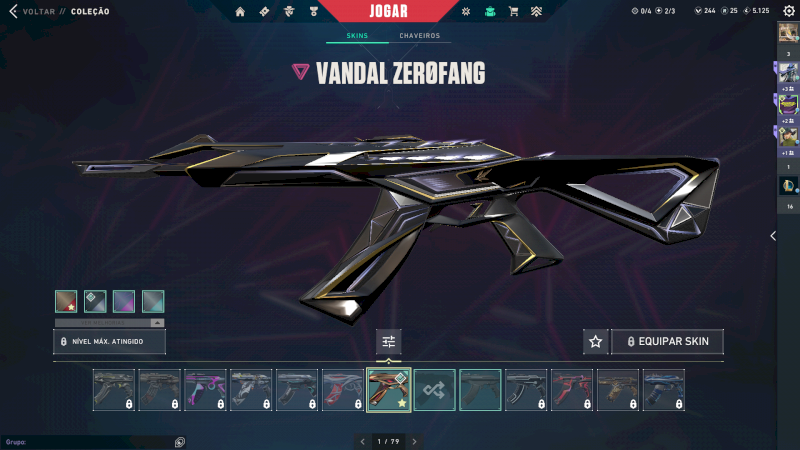The width and height of the screenshot is (800, 450).
Task: Open the home screen icon
Action: coord(240,12)
